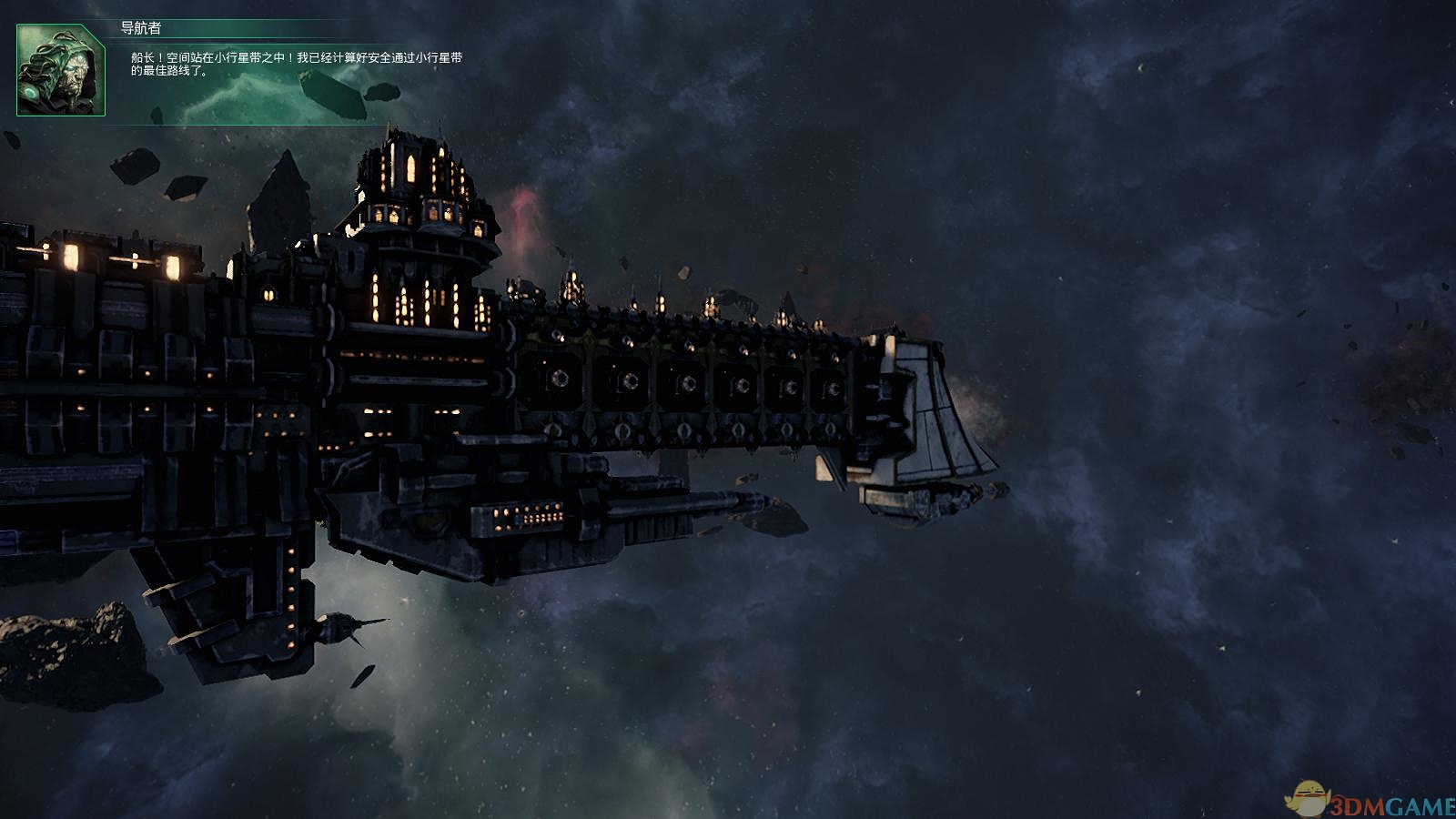
Task: Click the Navigator portrait in the dialogue box
Action: [61, 71]
